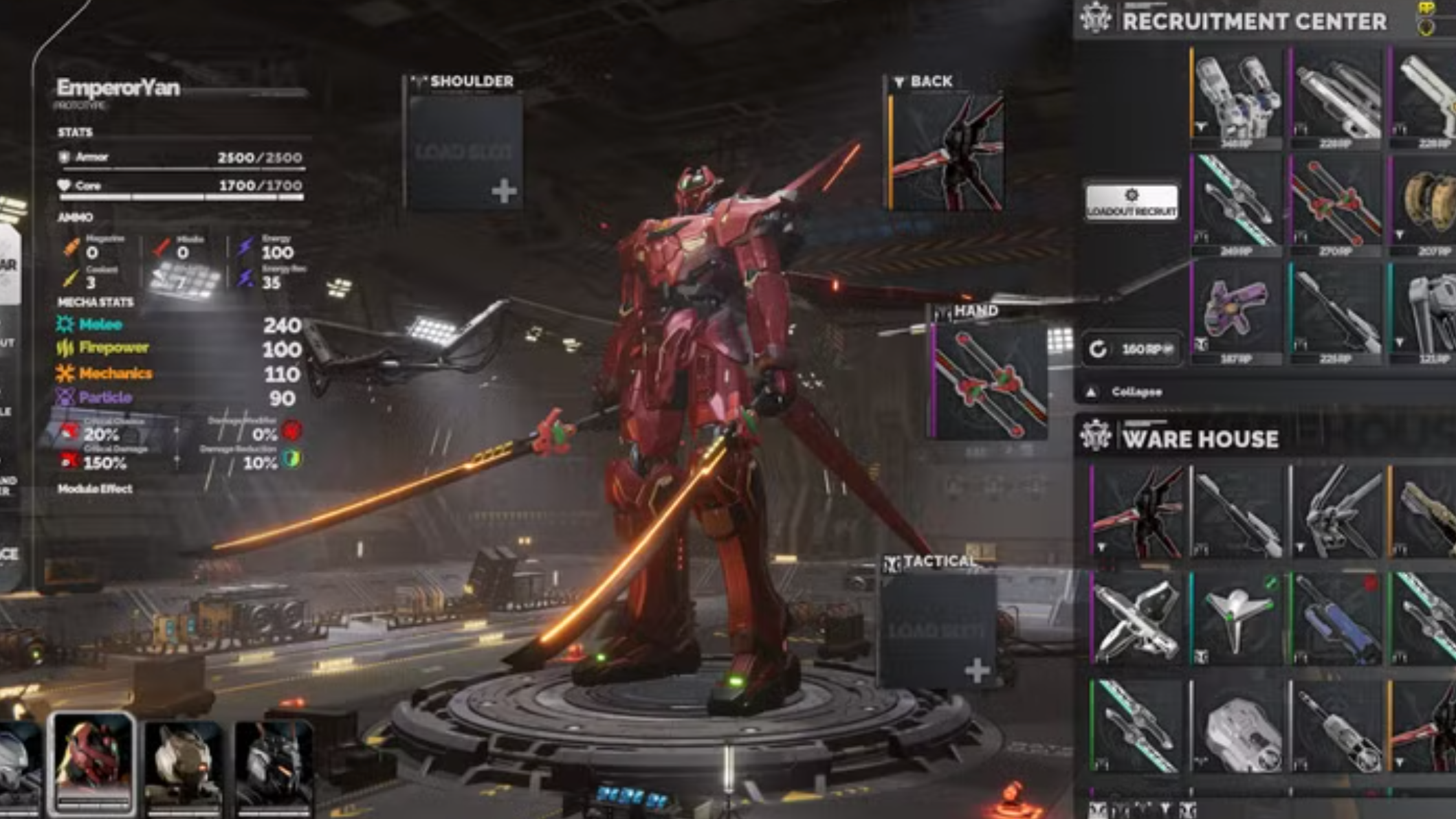Select the red-black wings in the Ware House
Viewport: 1456px width, 819px height.
1138,512
